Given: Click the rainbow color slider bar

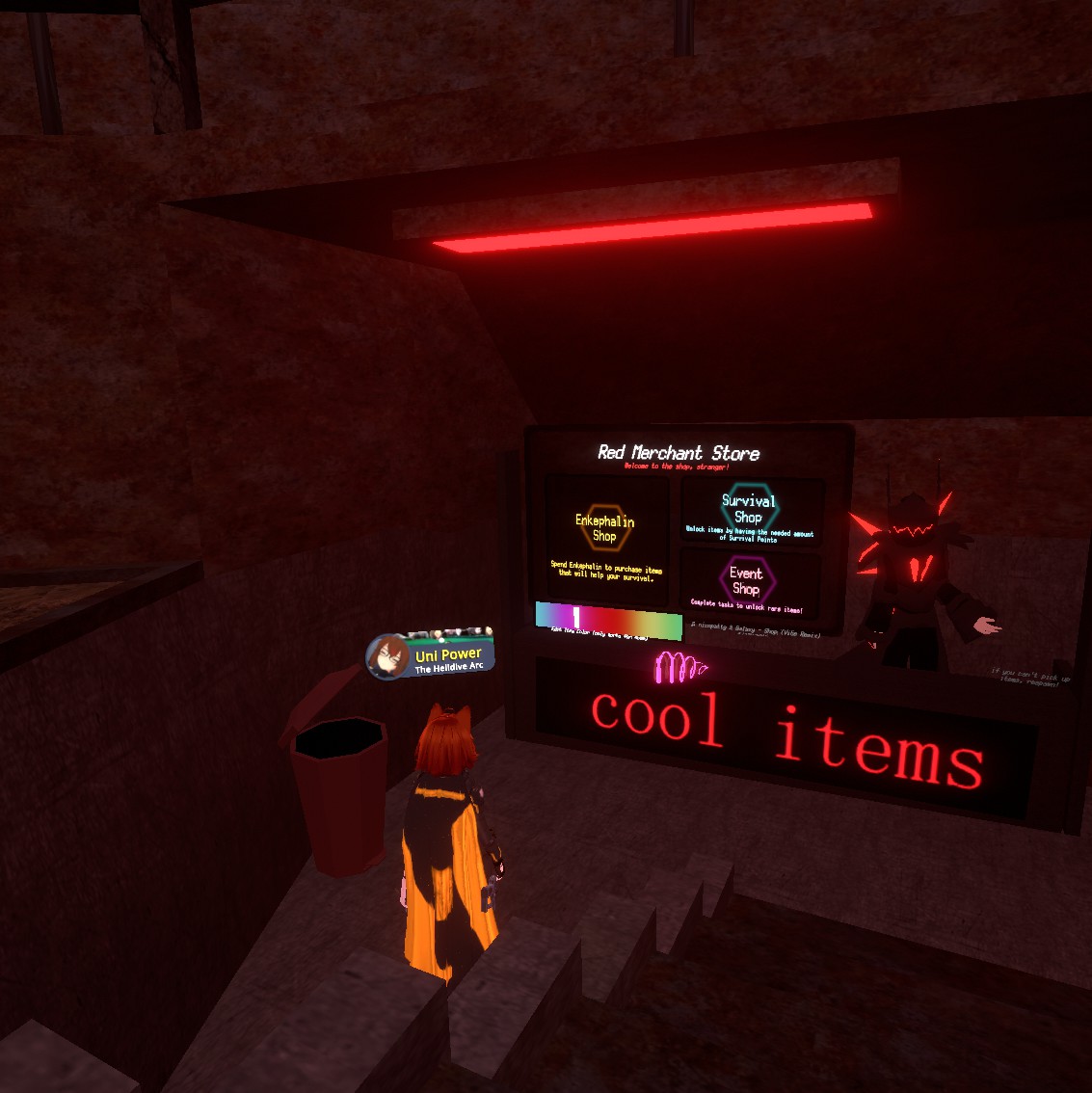Looking at the screenshot, I should pos(608,618).
